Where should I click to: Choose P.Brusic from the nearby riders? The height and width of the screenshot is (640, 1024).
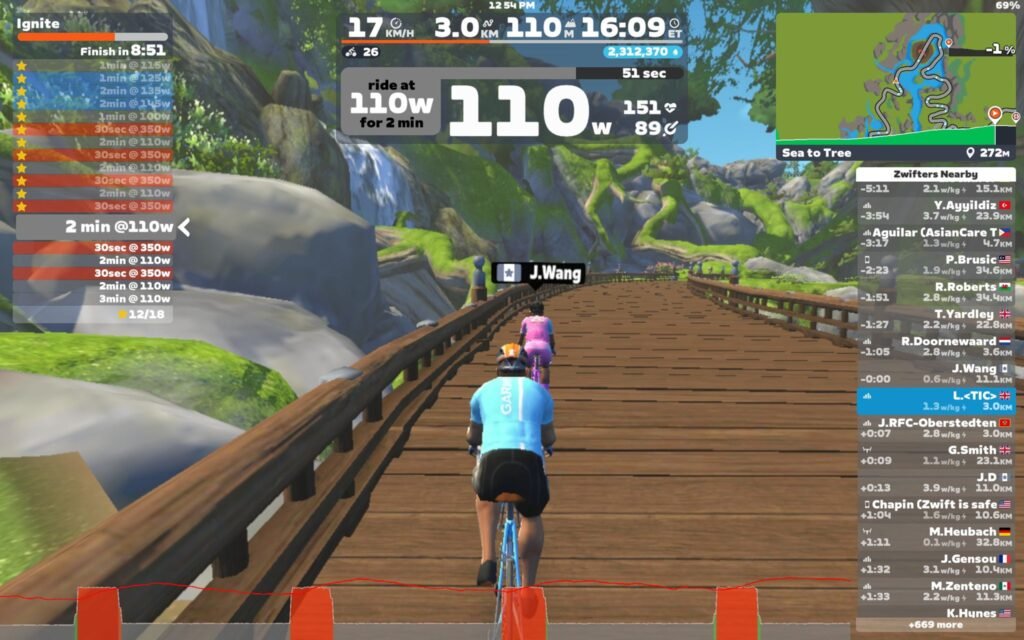pos(936,265)
